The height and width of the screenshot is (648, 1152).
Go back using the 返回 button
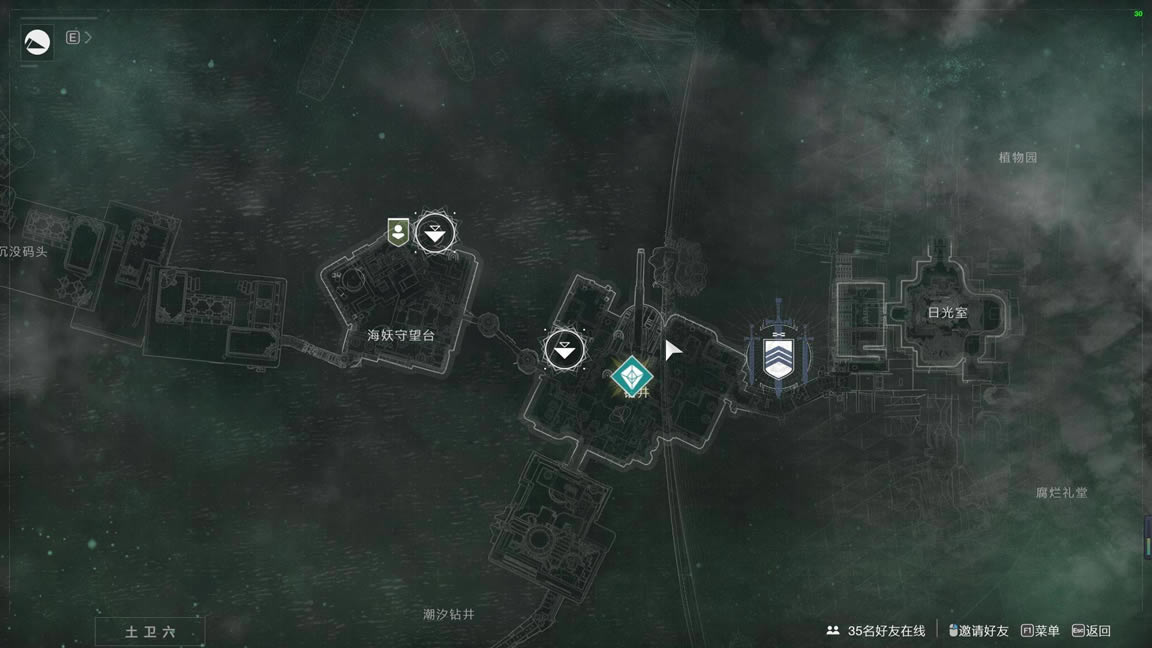click(1091, 631)
